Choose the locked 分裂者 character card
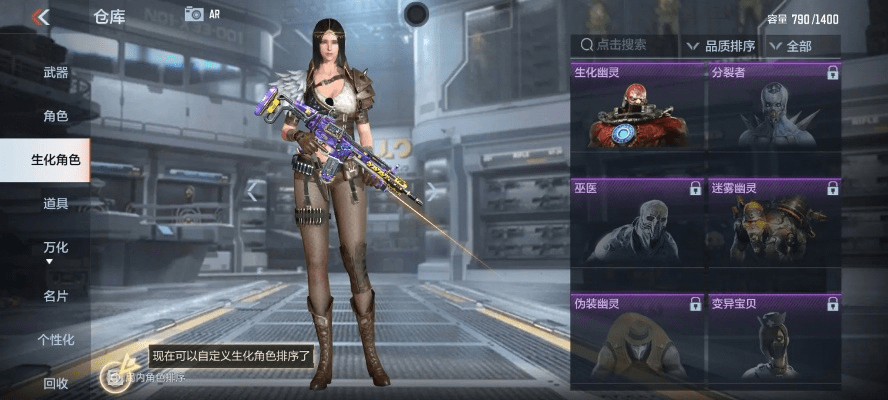888x400 pixels. (x=774, y=108)
